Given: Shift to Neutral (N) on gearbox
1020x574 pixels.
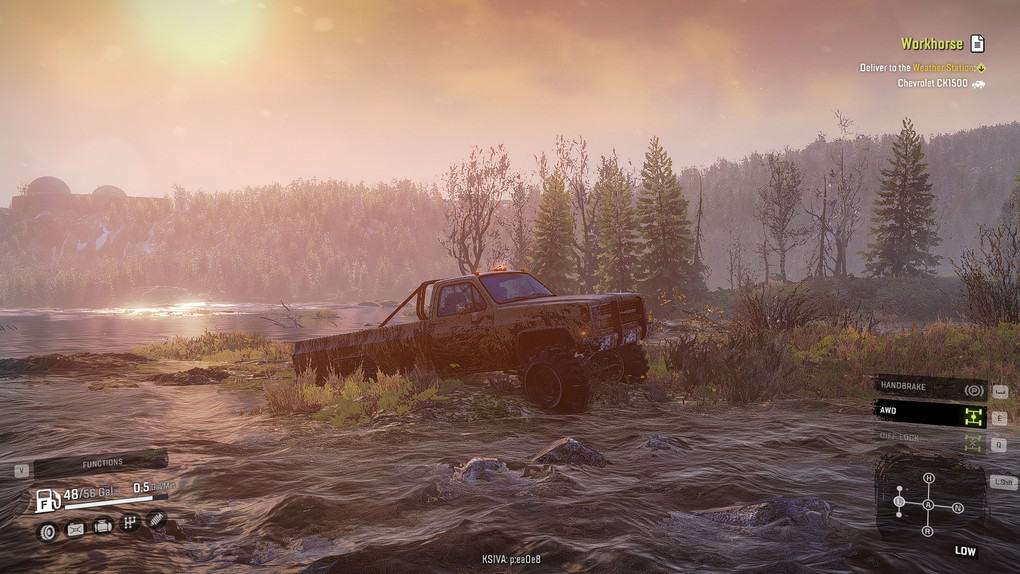Looking at the screenshot, I should (x=957, y=508).
